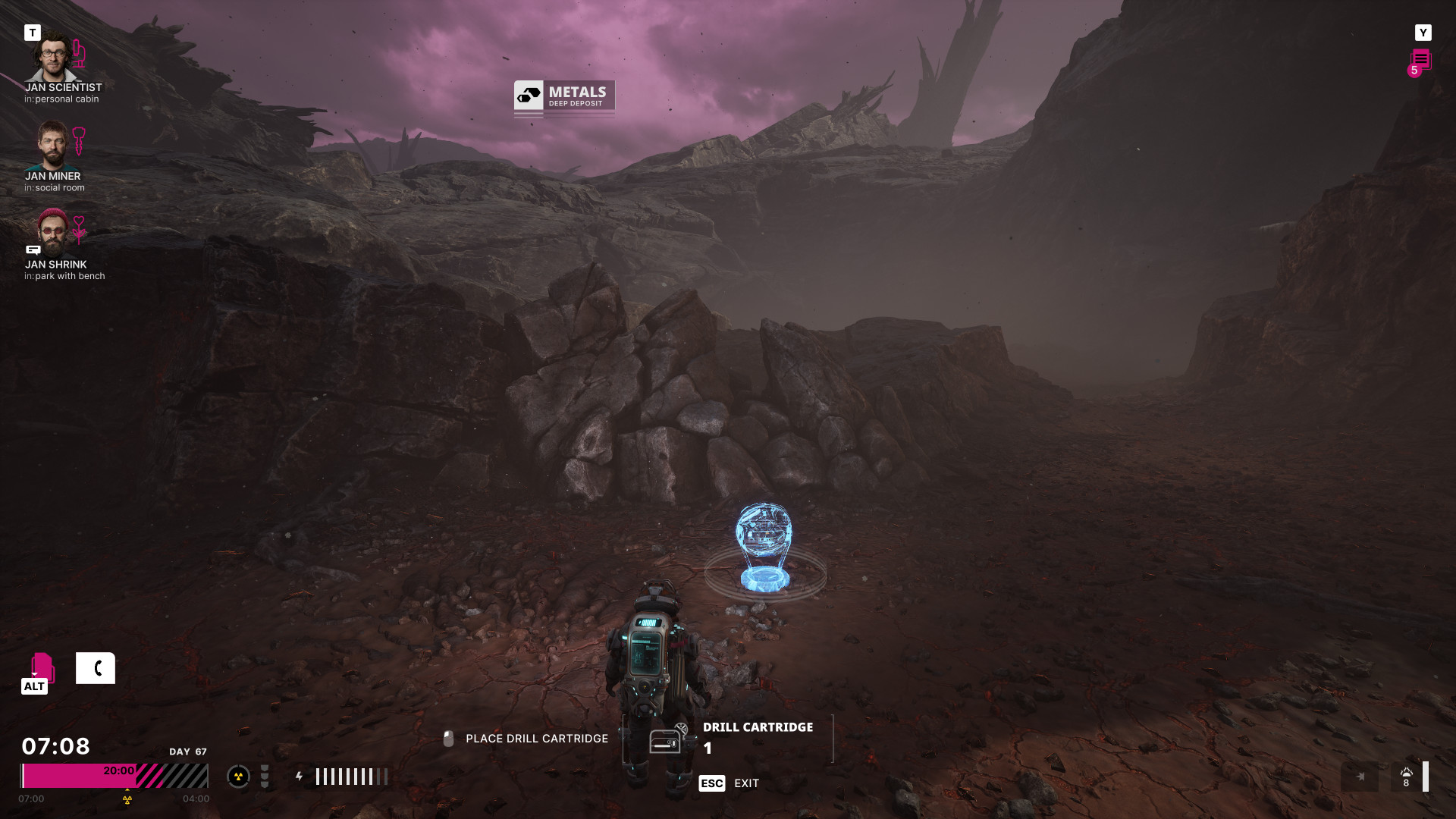Click the radiation hazard indicator icon
Screen dimensions: 1456x819
[238, 777]
